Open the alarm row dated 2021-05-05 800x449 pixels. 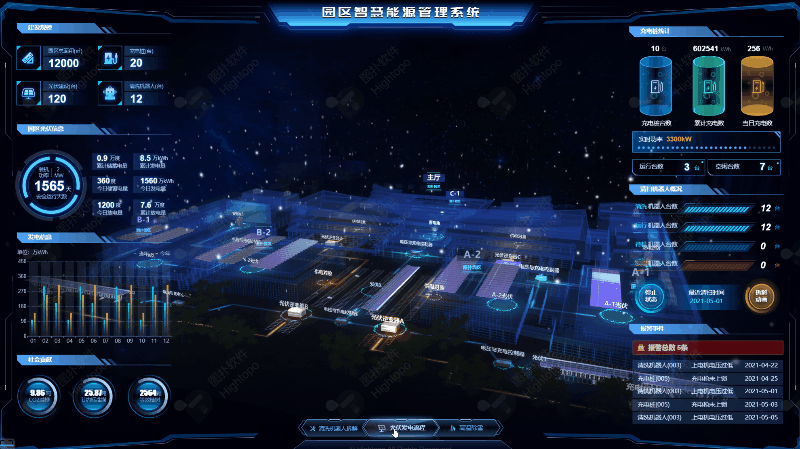coord(704,417)
